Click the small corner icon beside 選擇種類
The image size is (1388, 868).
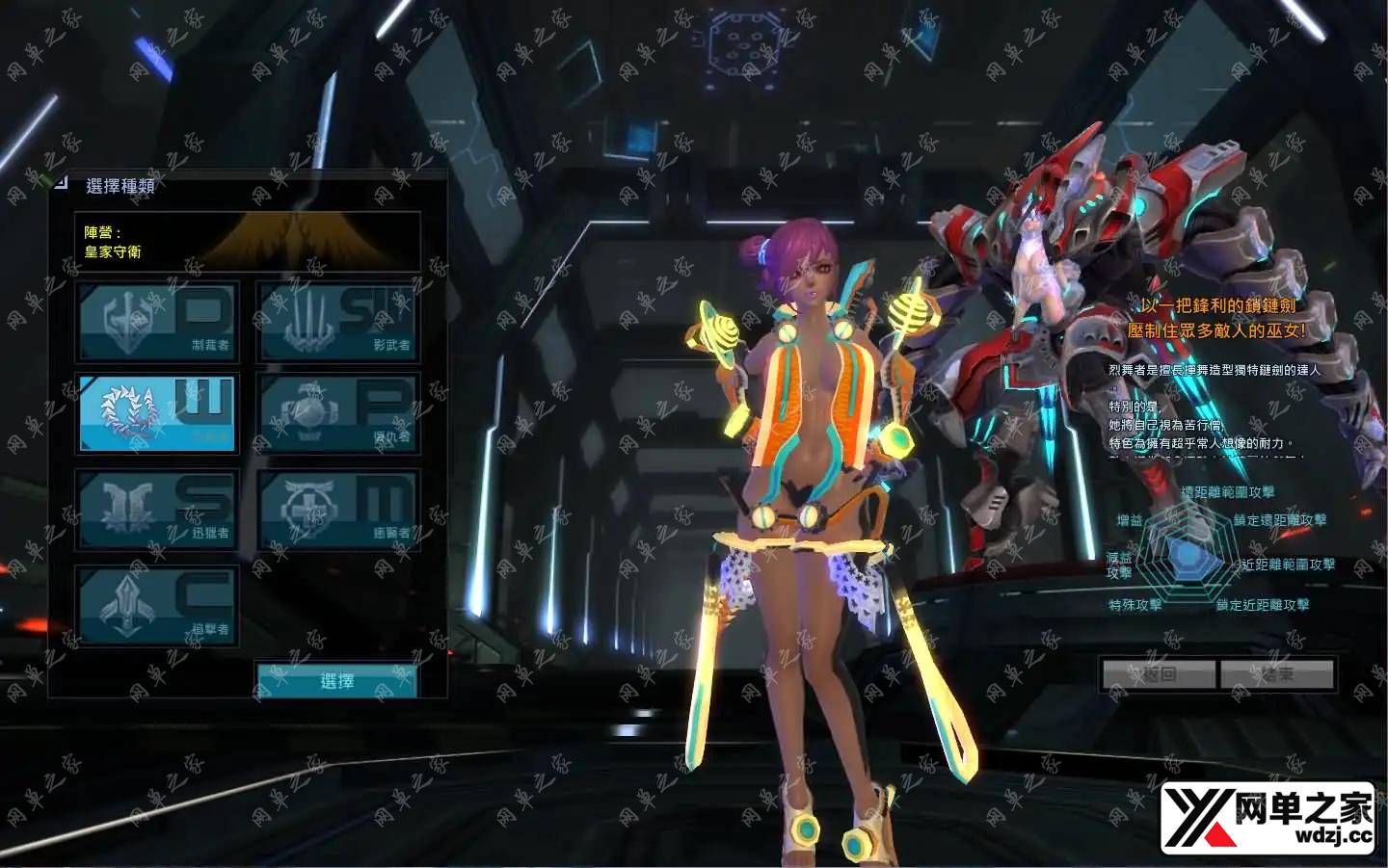point(61,181)
